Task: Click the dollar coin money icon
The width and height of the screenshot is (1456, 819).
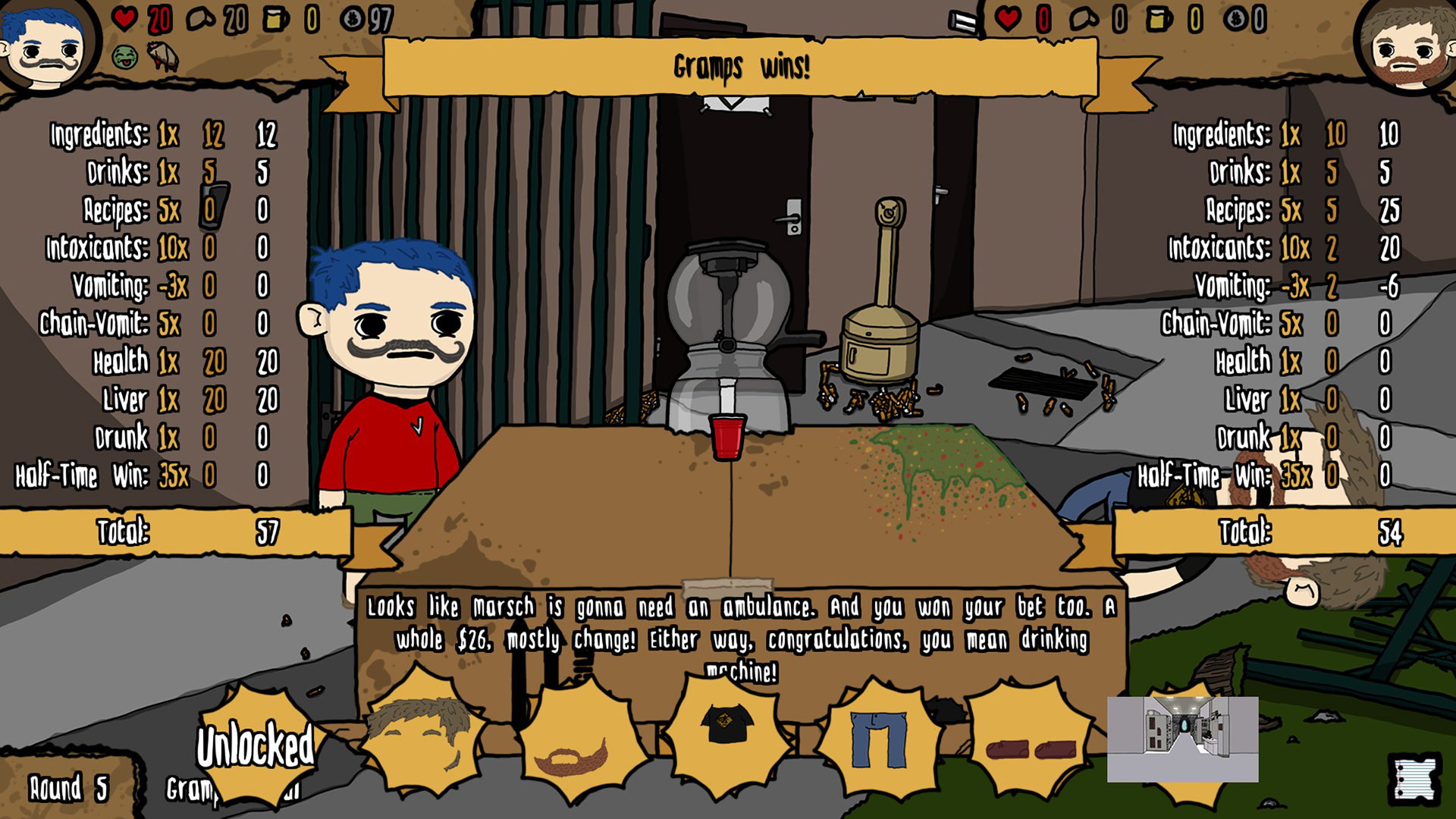Action: [x=353, y=19]
